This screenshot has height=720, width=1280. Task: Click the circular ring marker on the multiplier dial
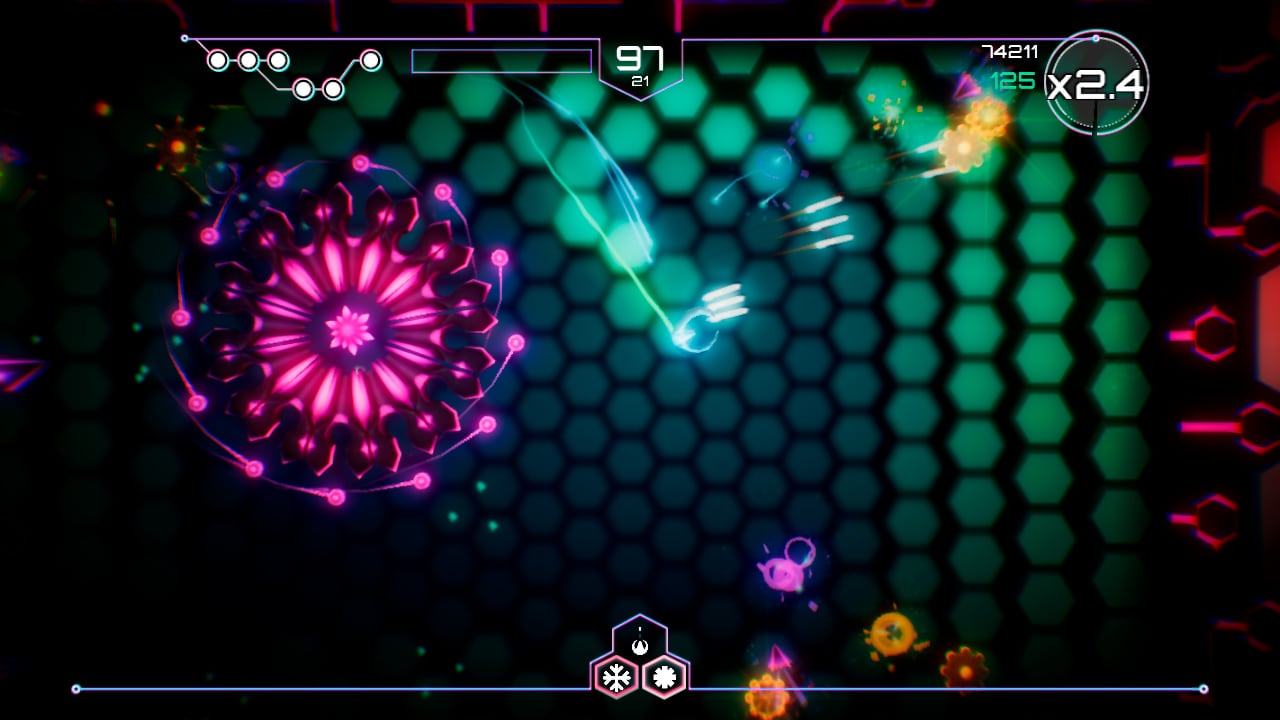pyautogui.click(x=1096, y=39)
